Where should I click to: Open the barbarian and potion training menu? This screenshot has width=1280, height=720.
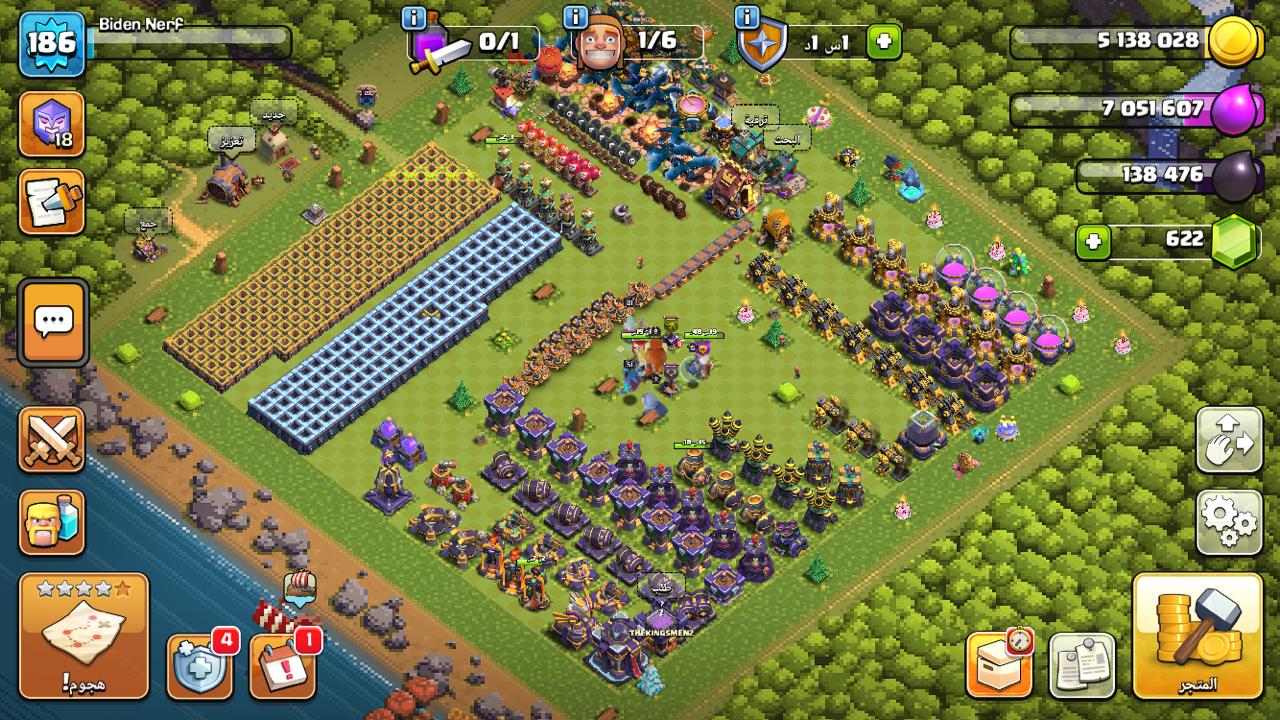click(x=51, y=522)
